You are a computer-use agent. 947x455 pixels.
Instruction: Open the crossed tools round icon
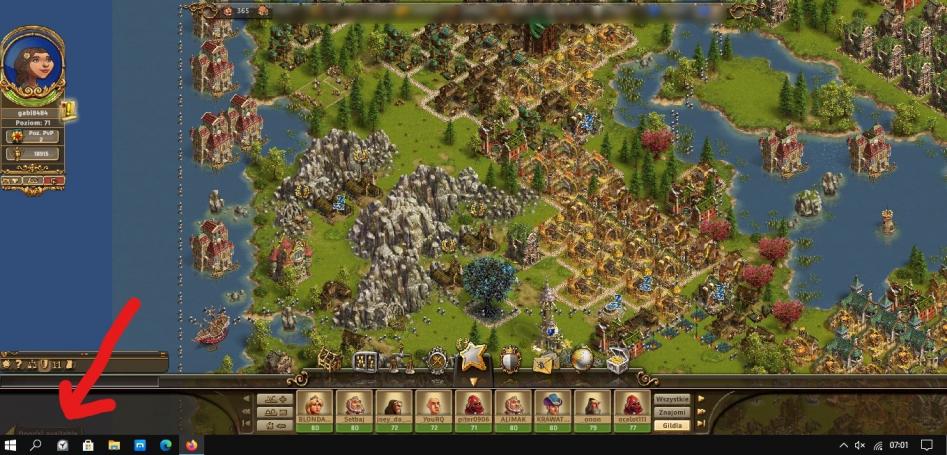coord(437,361)
